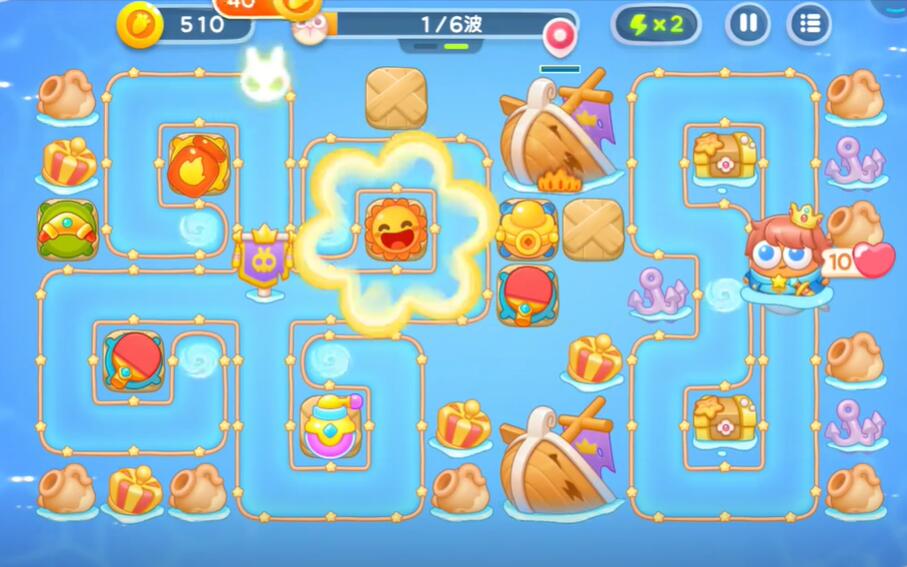Viewport: 907px width, 567px height.
Task: Open the list menu button
Action: (809, 24)
